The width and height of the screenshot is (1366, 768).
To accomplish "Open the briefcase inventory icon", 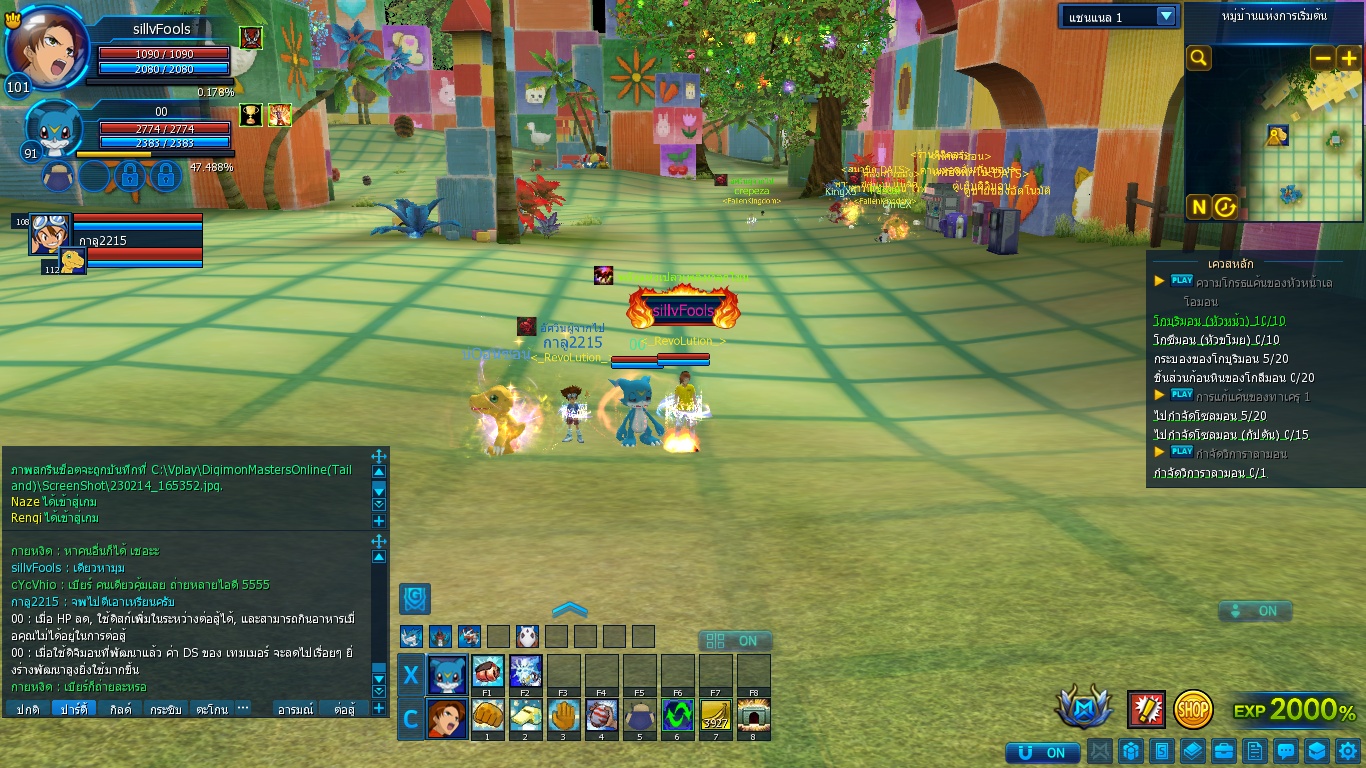I will click(1223, 751).
